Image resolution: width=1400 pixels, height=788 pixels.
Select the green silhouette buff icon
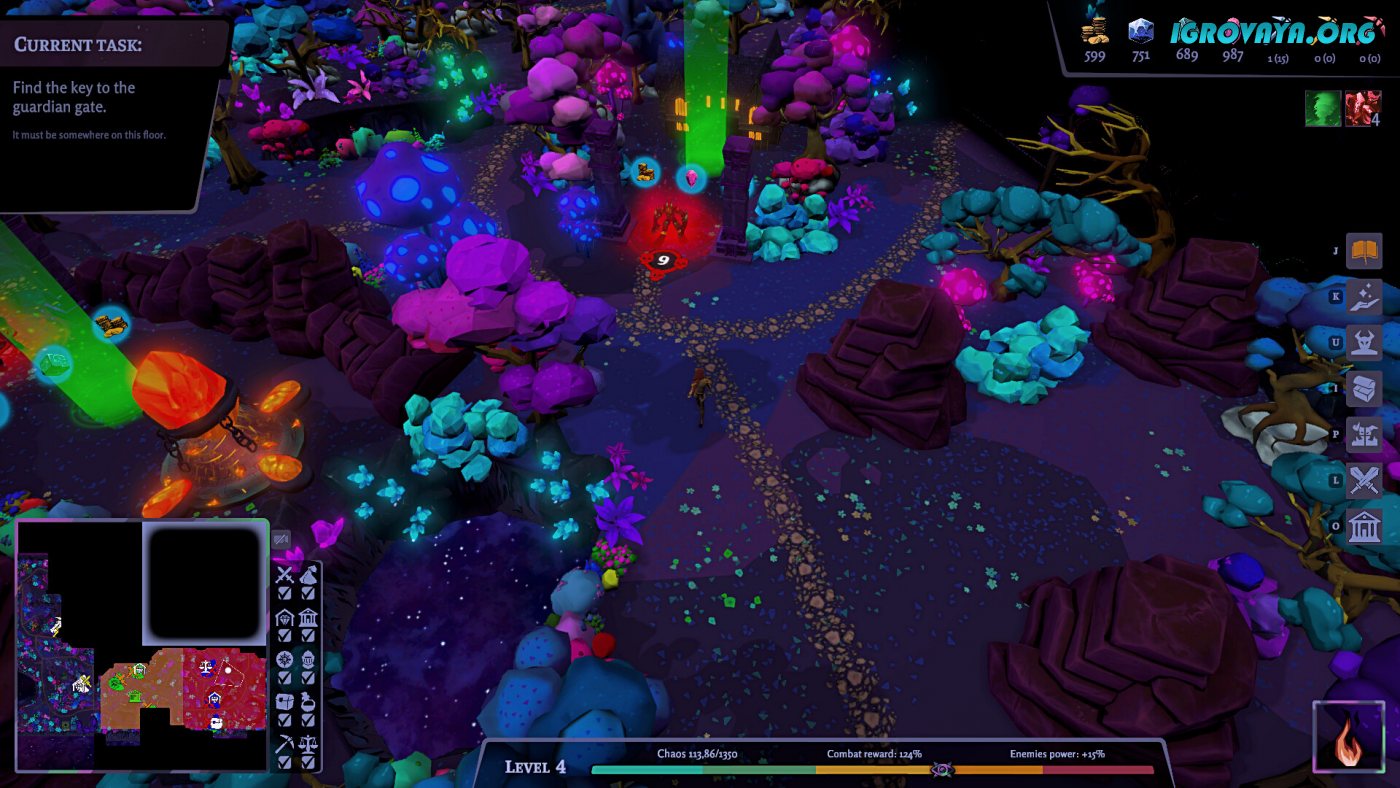click(1322, 109)
